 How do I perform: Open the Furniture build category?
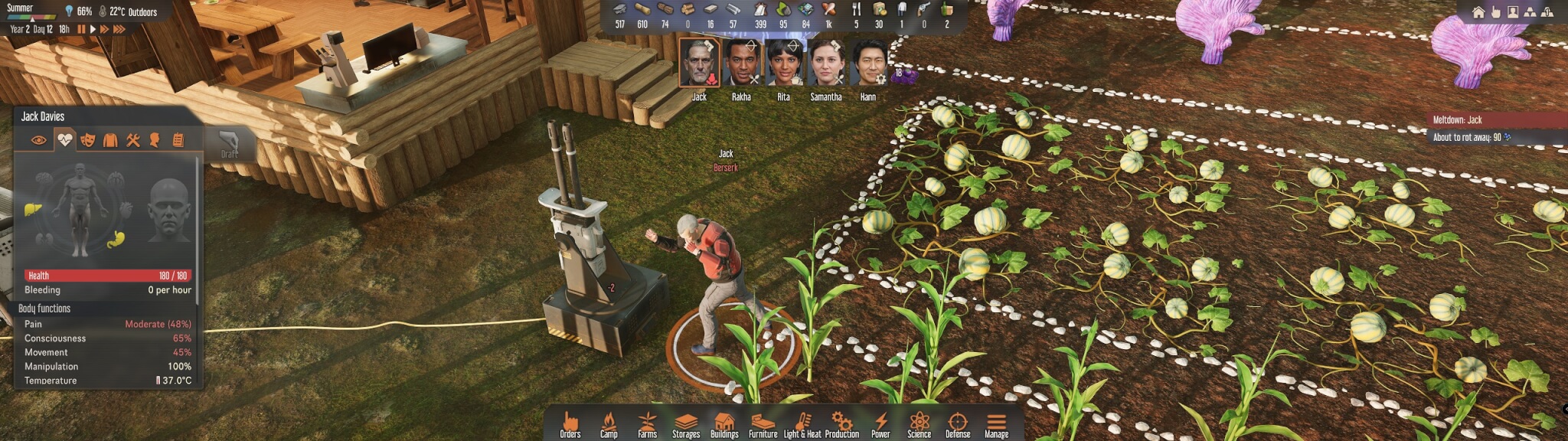coord(763,424)
